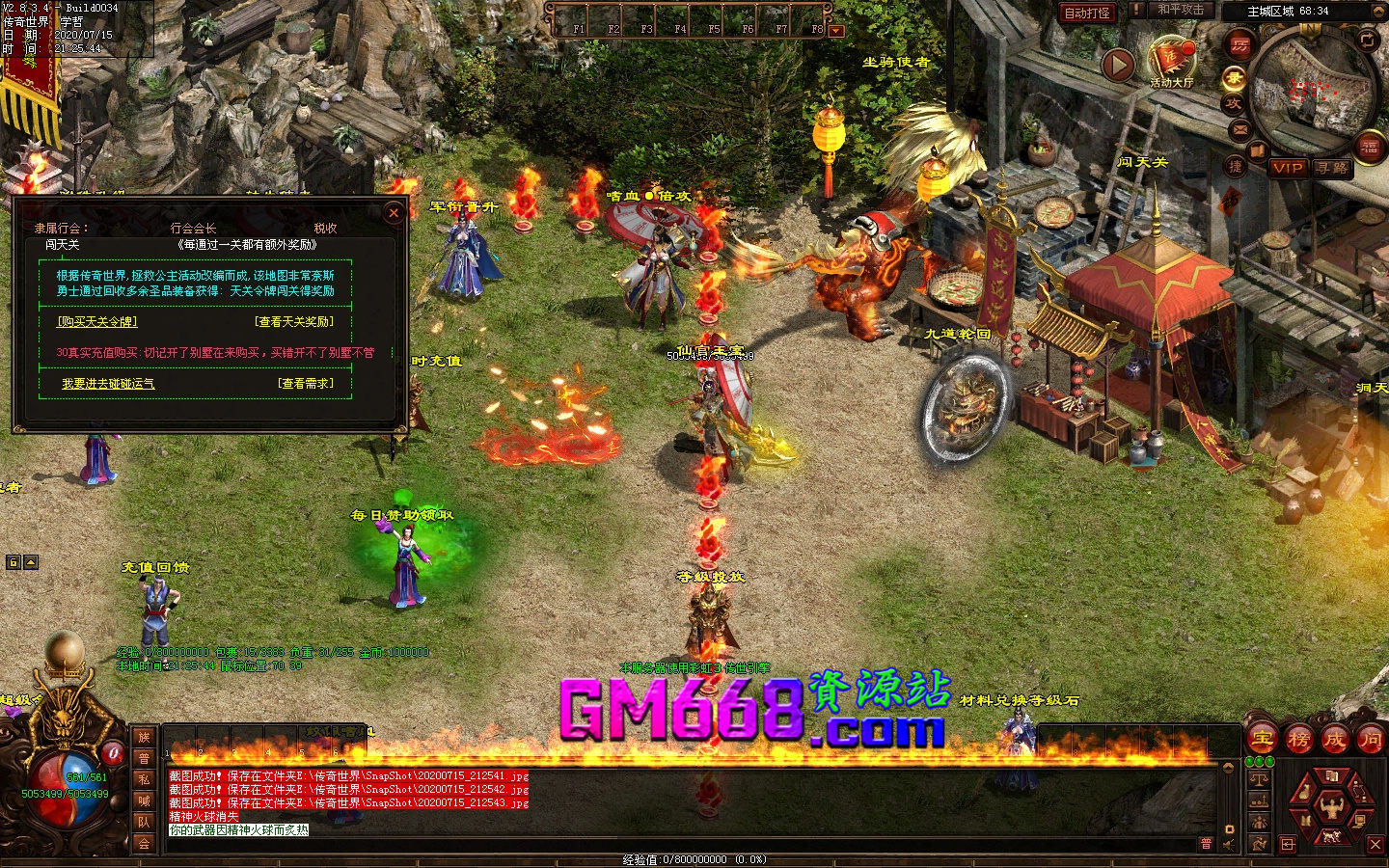This screenshot has width=1389, height=868.
Task: Click the circular minimap
Action: pyautogui.click(x=1311, y=93)
